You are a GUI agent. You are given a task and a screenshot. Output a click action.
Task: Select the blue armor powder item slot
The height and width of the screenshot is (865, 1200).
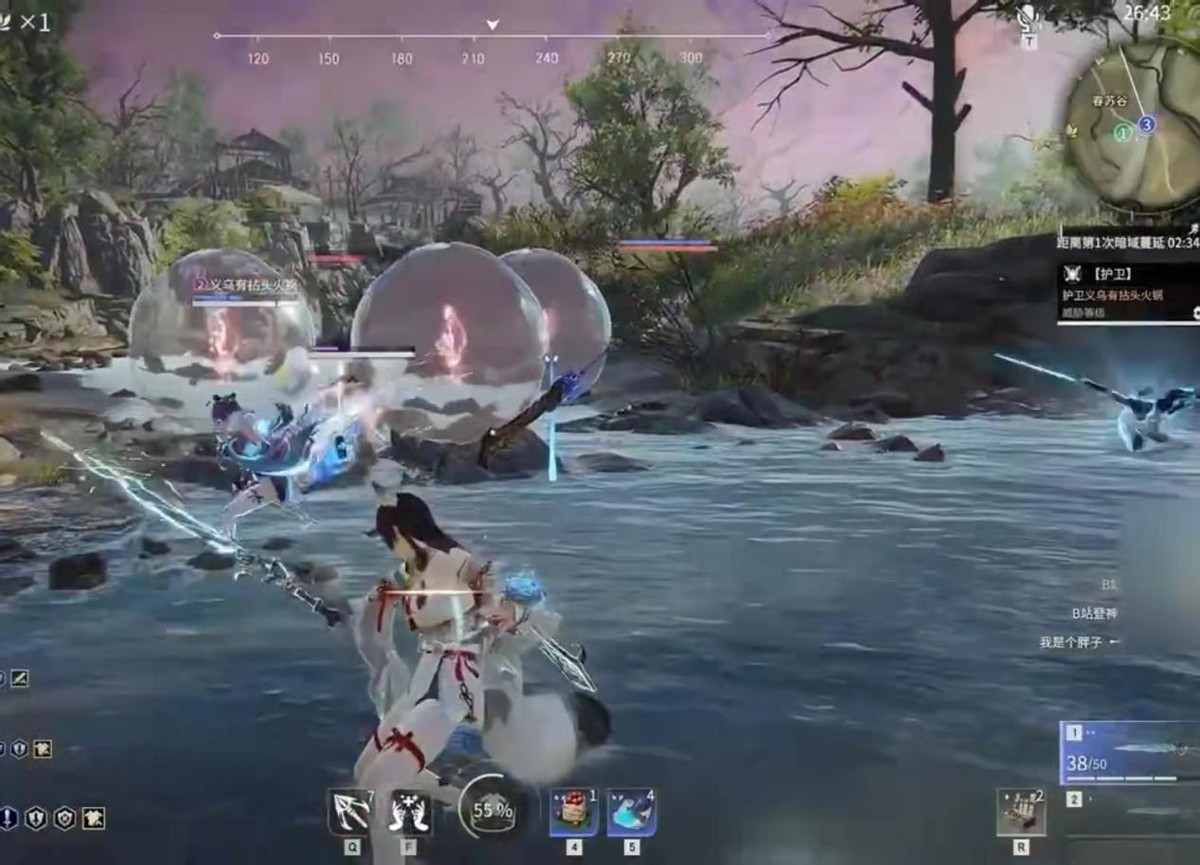[x=631, y=812]
